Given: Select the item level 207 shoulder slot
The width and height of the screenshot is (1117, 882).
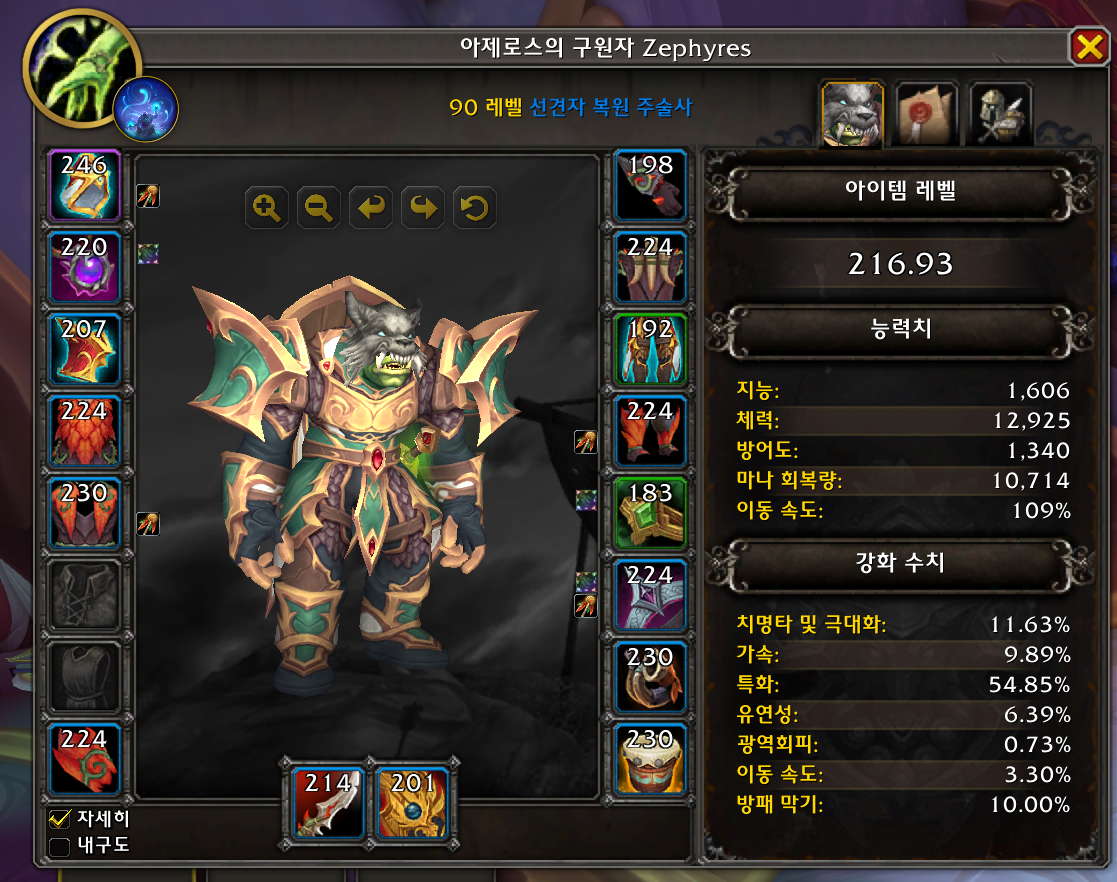Looking at the screenshot, I should click(x=84, y=349).
